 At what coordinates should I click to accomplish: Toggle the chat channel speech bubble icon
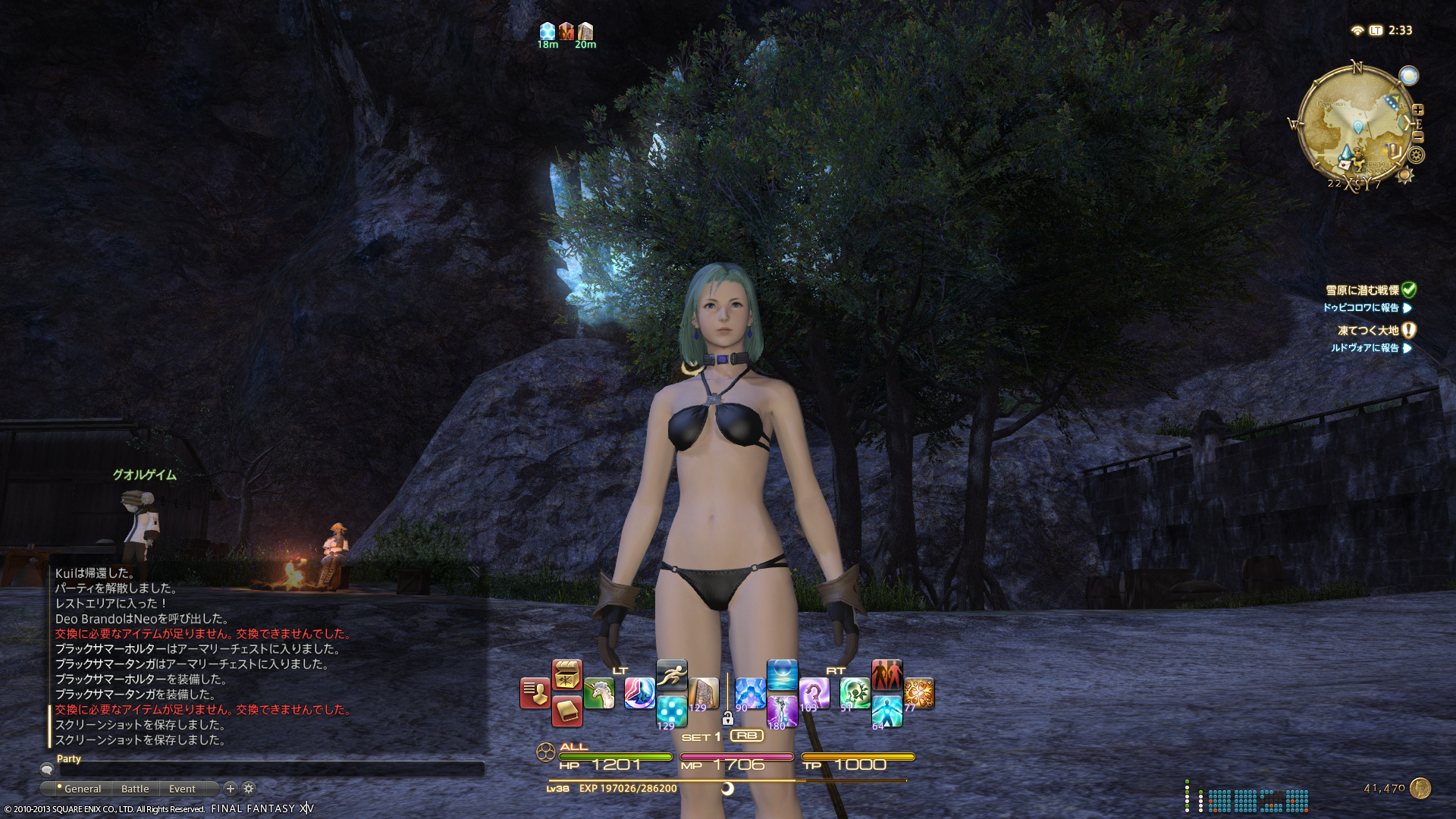tap(47, 769)
